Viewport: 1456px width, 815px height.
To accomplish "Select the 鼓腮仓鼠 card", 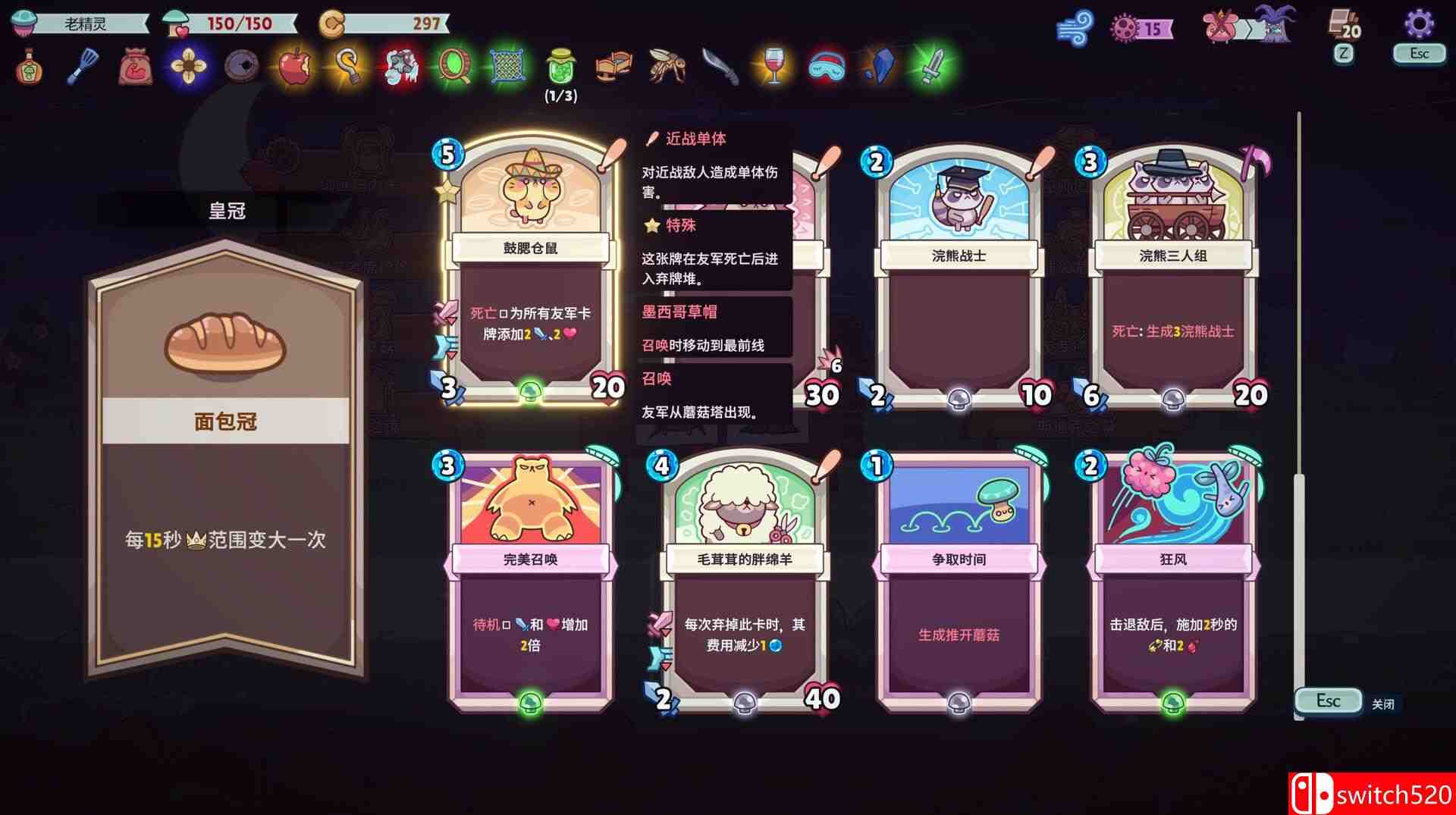I will click(531, 273).
